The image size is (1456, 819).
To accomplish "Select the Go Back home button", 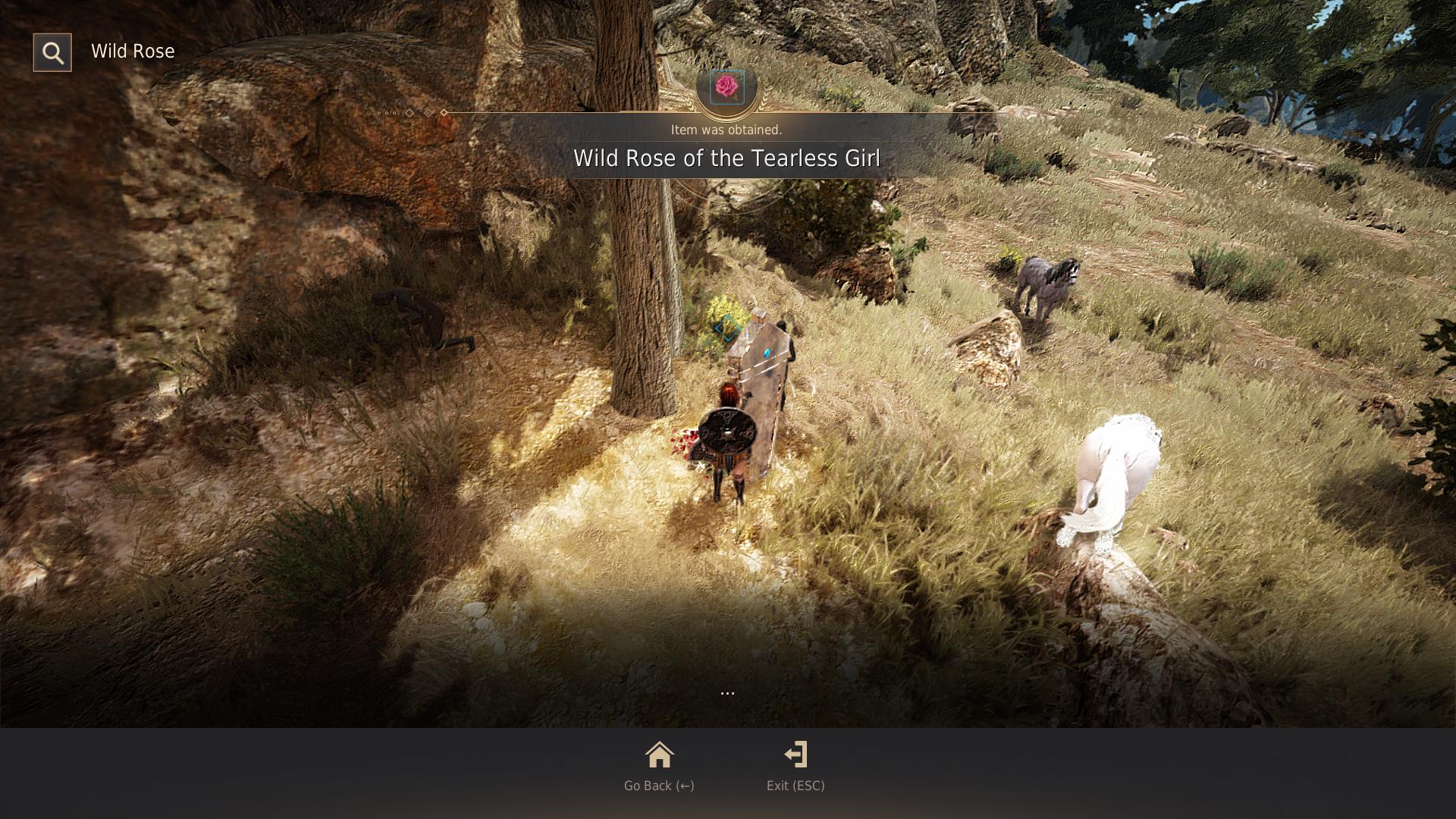I will pyautogui.click(x=659, y=766).
